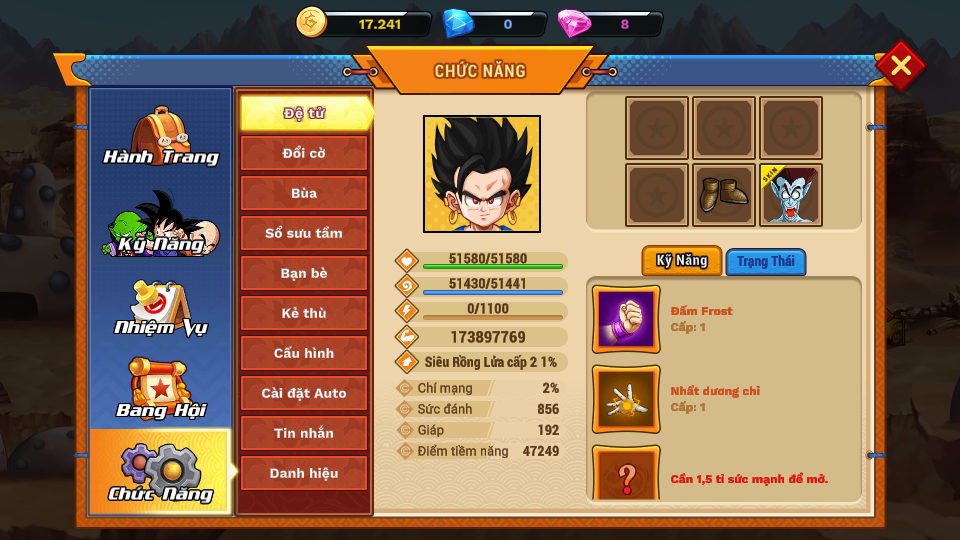Switch to the Kỹ Năng side section
960x540 pixels.
point(160,224)
